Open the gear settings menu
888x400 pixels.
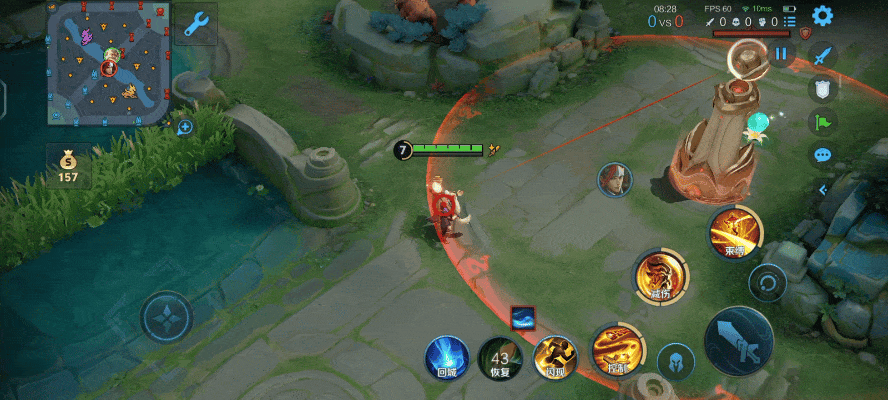point(822,16)
